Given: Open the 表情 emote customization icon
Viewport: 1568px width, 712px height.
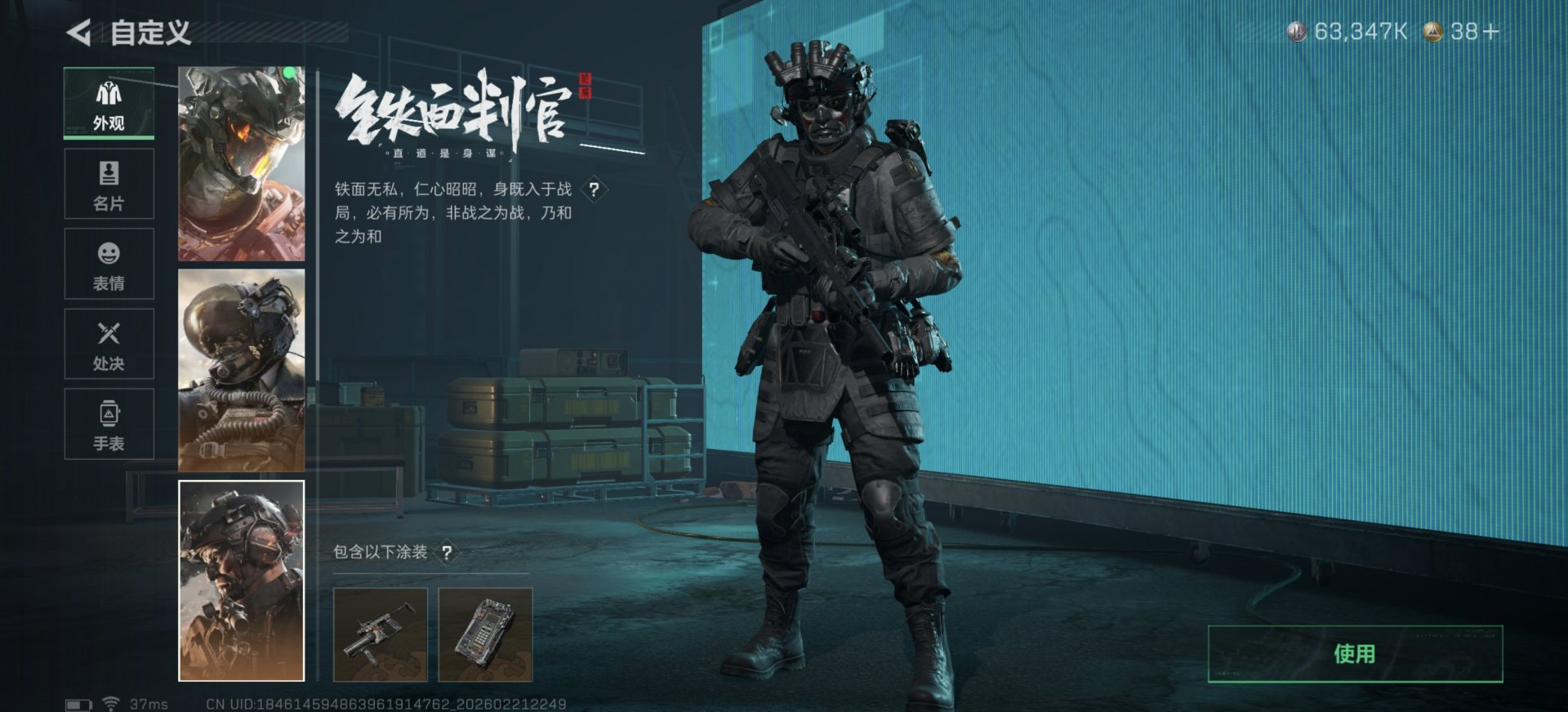Looking at the screenshot, I should tap(108, 263).
